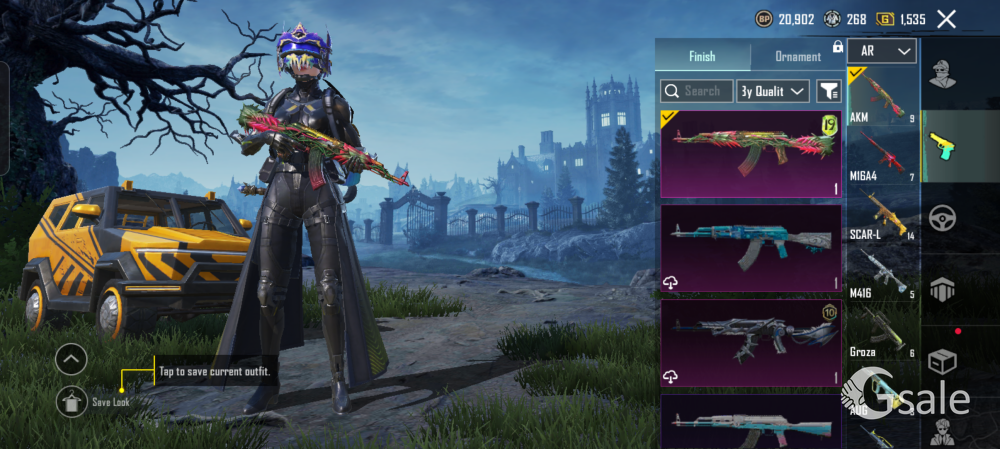Open the character outfit category
This screenshot has height=449, width=1000.
pos(941,74)
